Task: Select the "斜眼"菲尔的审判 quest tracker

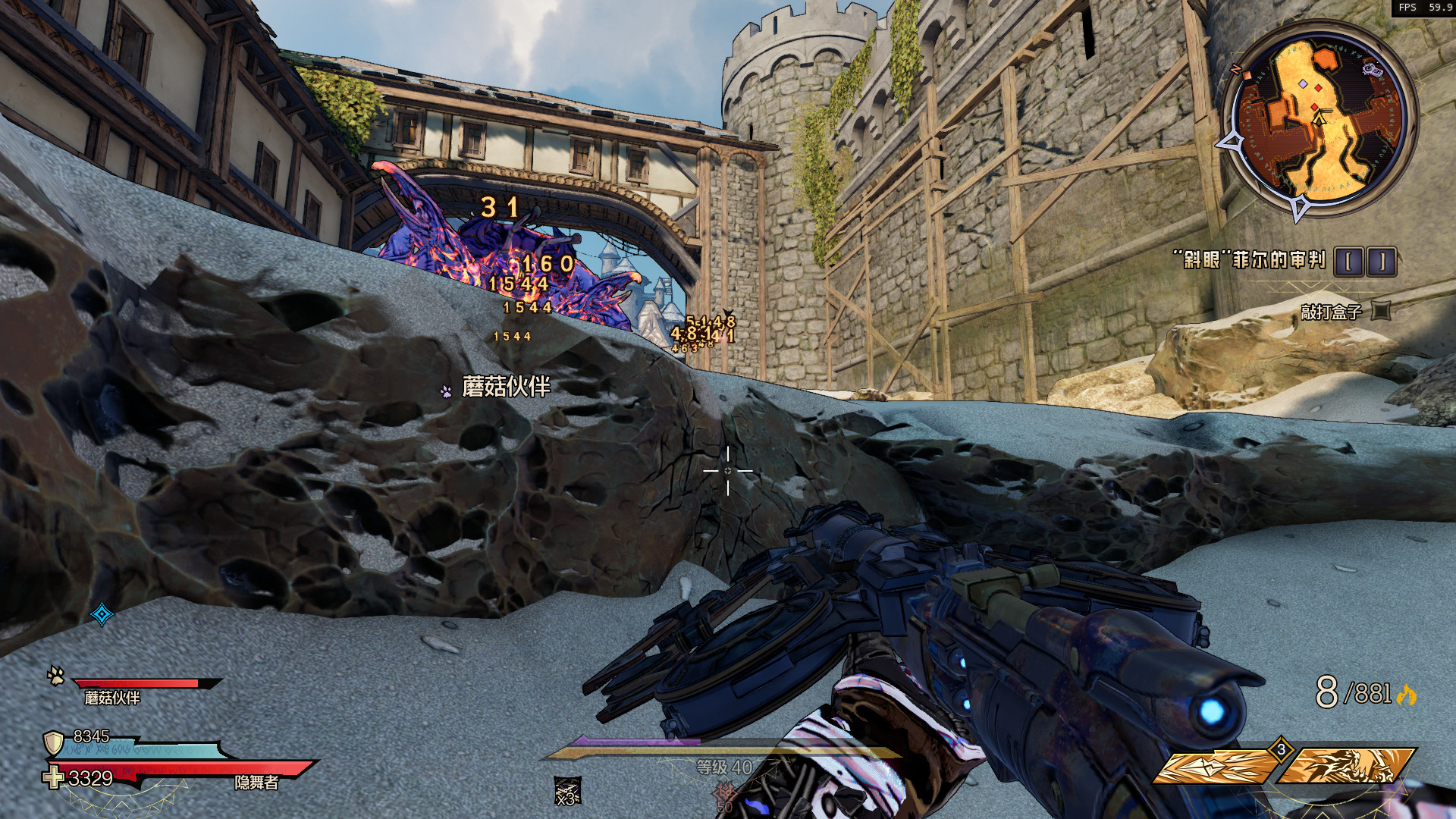Action: pyautogui.click(x=1254, y=260)
